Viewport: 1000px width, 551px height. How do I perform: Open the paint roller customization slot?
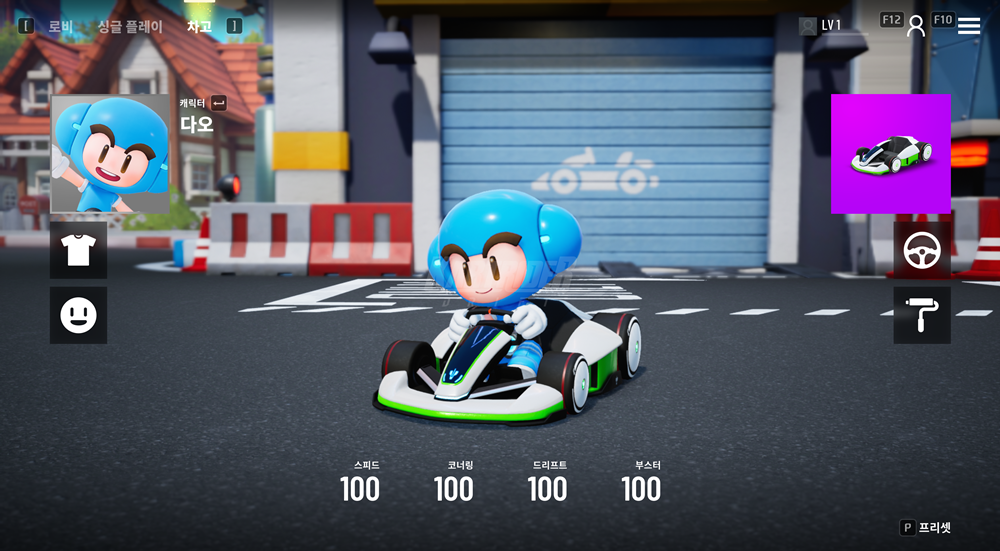(922, 316)
